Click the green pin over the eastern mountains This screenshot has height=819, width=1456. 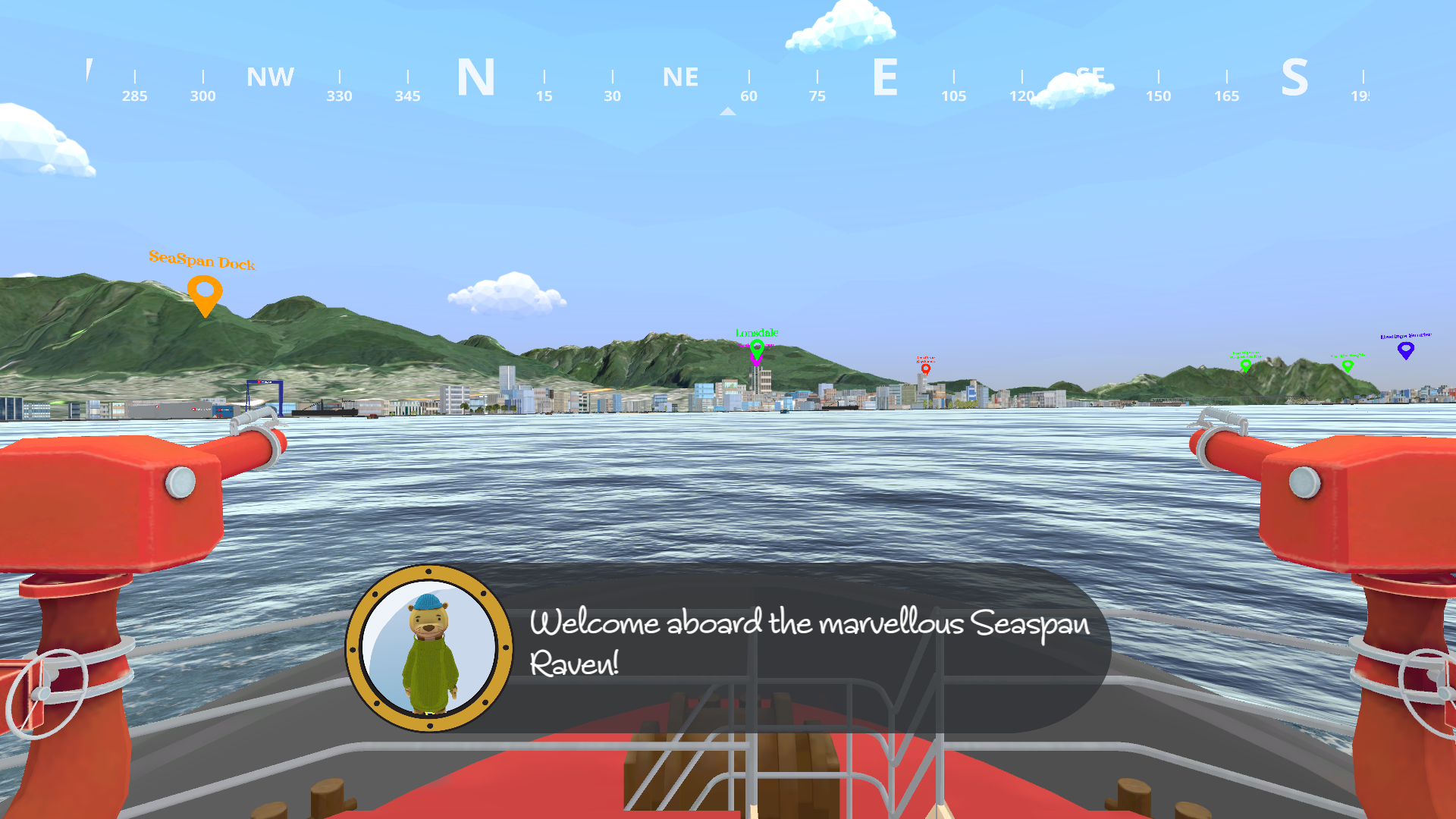click(1245, 364)
